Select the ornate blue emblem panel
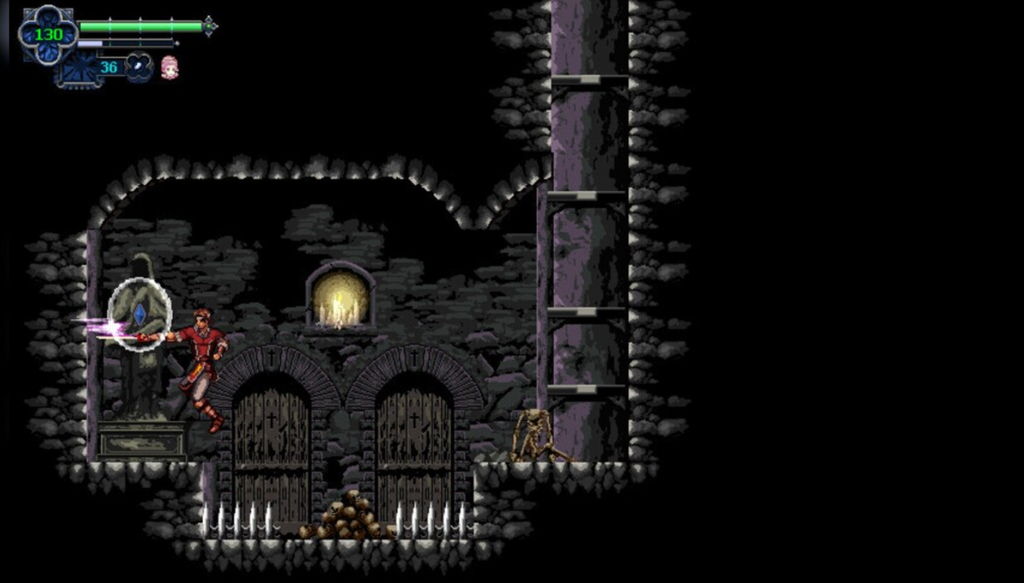 [x=78, y=70]
